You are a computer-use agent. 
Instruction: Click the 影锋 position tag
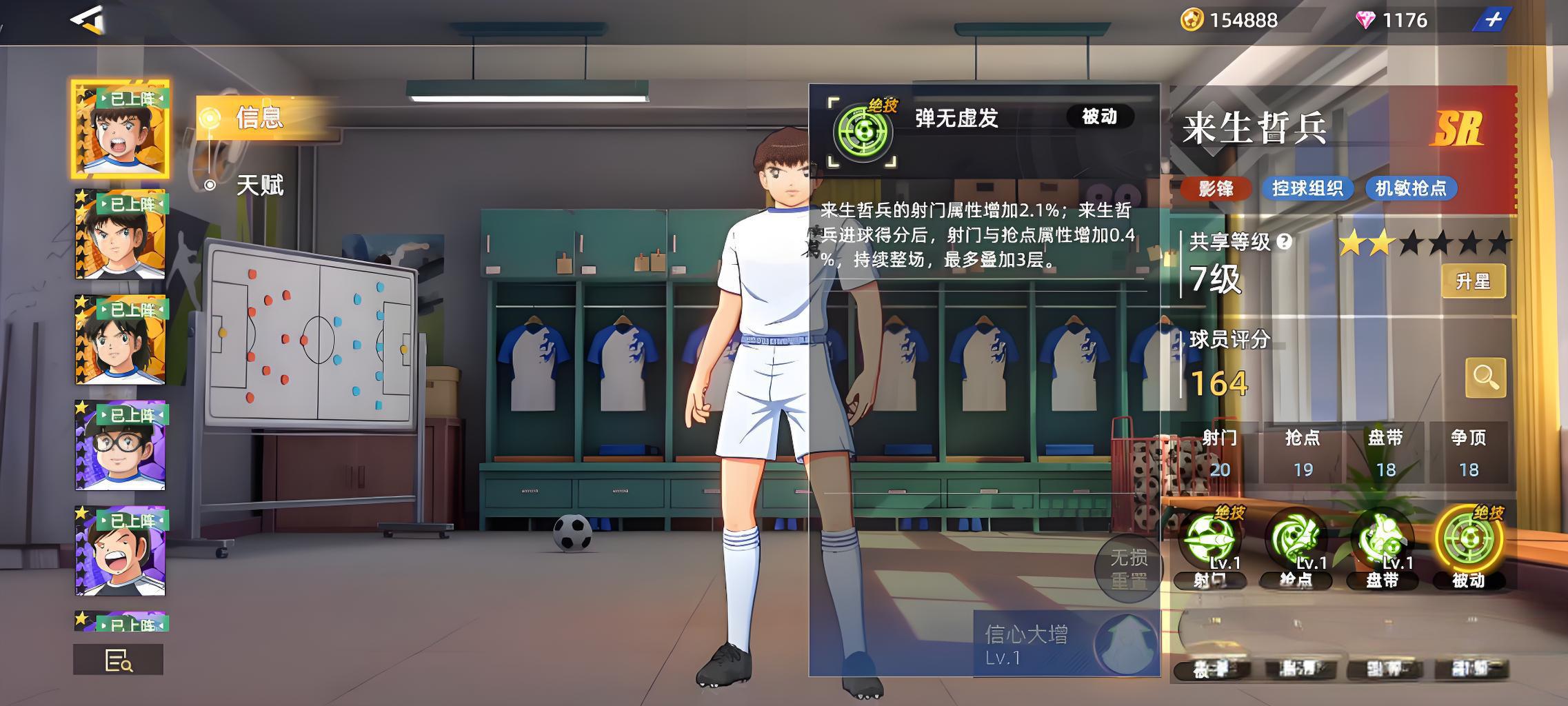coord(1216,188)
